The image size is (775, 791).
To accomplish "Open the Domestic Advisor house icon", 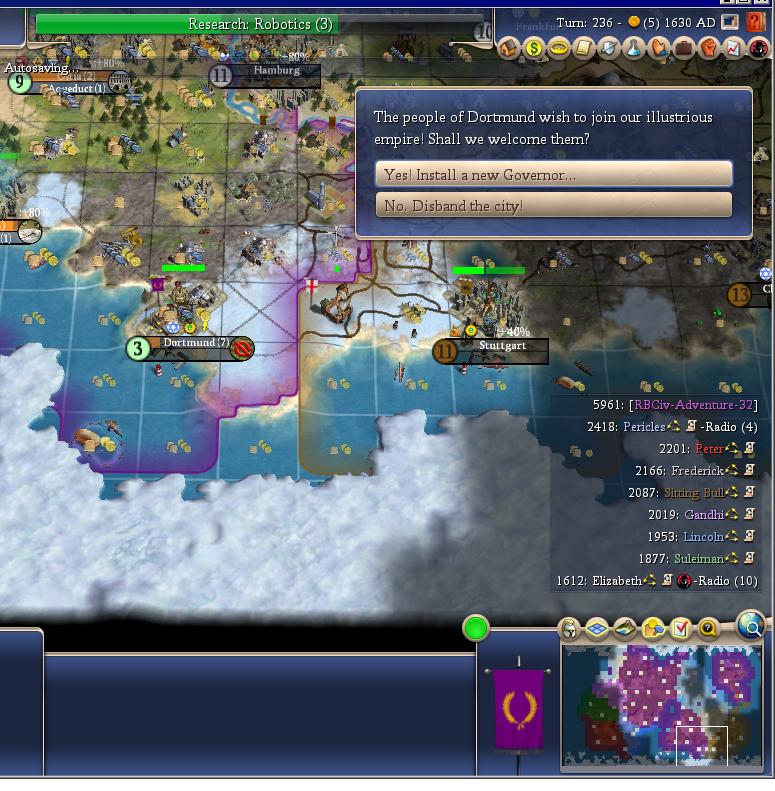I will click(x=509, y=48).
